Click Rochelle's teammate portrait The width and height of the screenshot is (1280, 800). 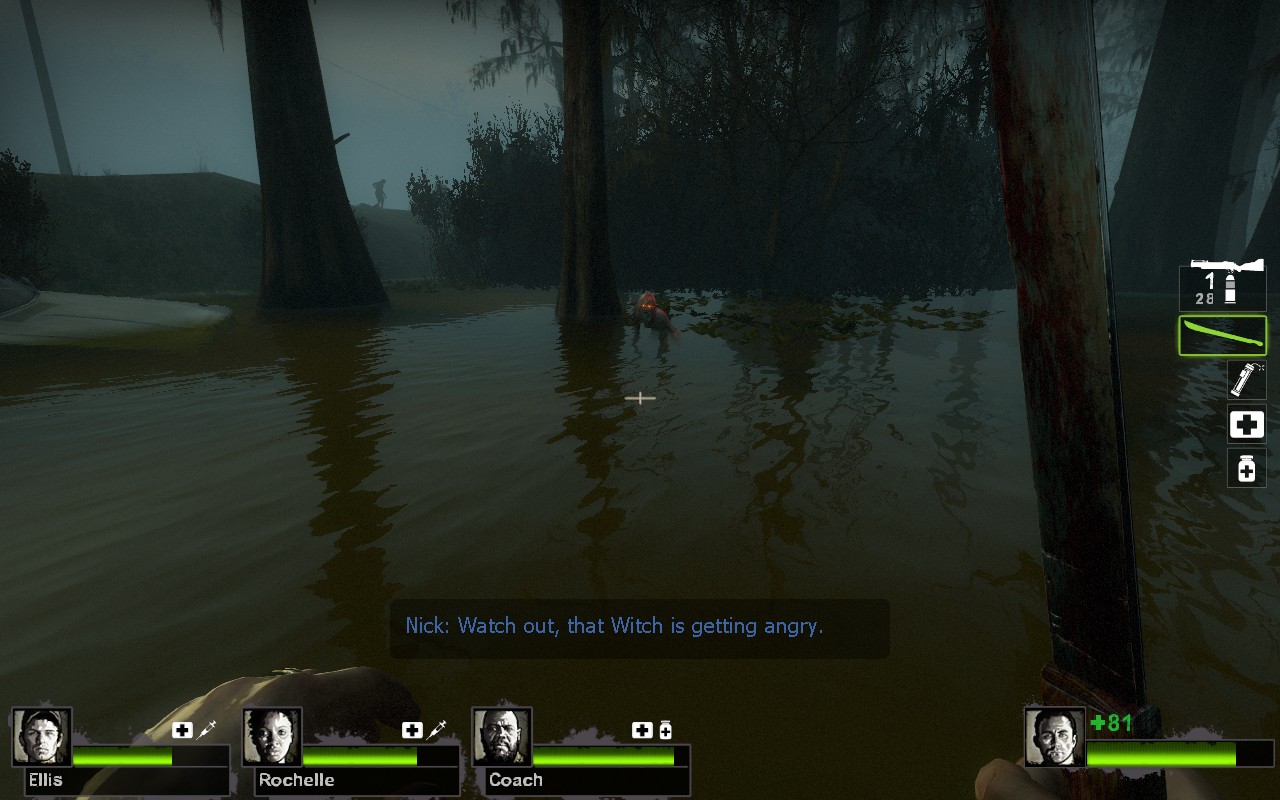pos(272,737)
